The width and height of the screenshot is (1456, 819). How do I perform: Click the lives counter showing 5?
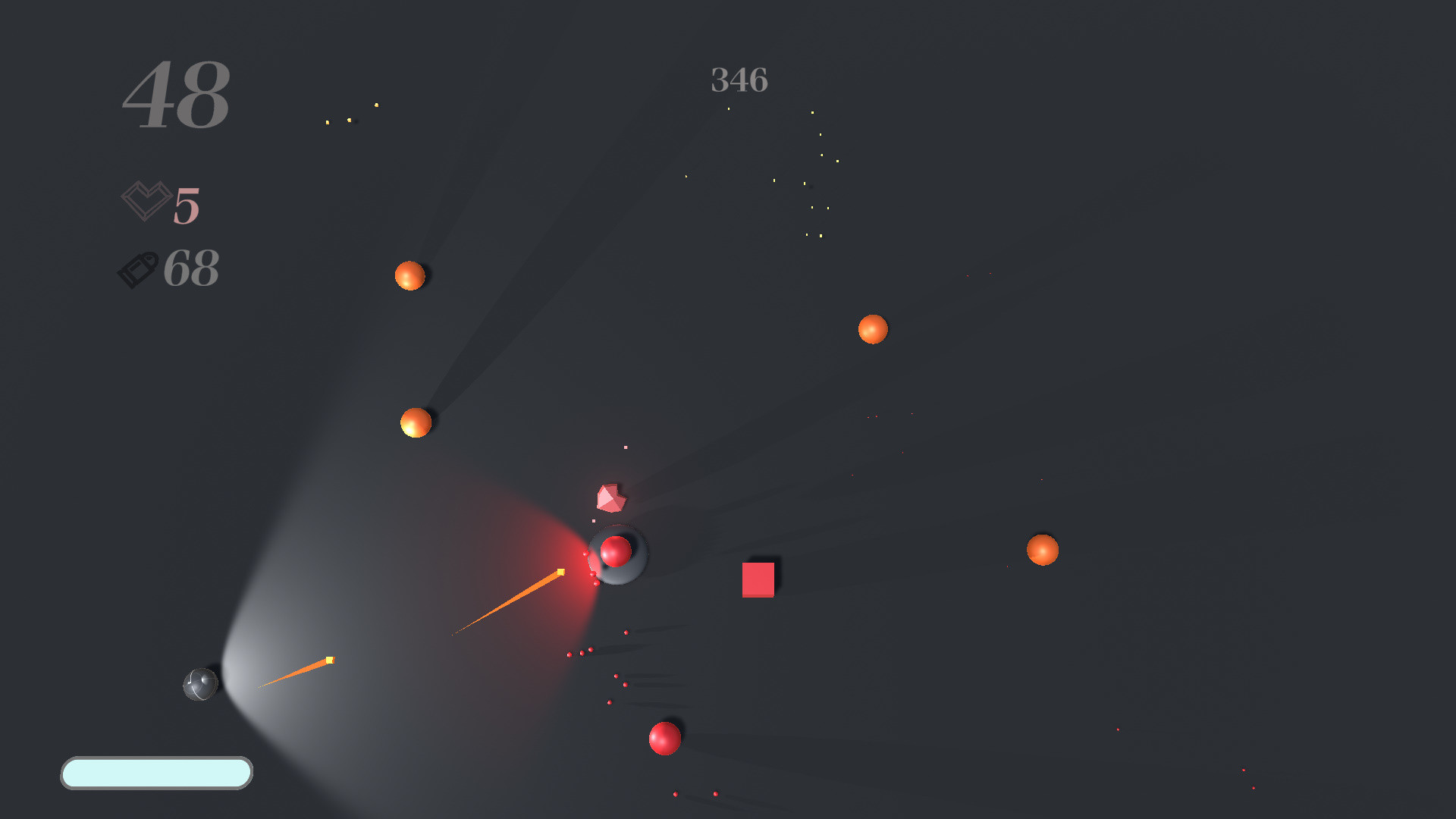(186, 206)
